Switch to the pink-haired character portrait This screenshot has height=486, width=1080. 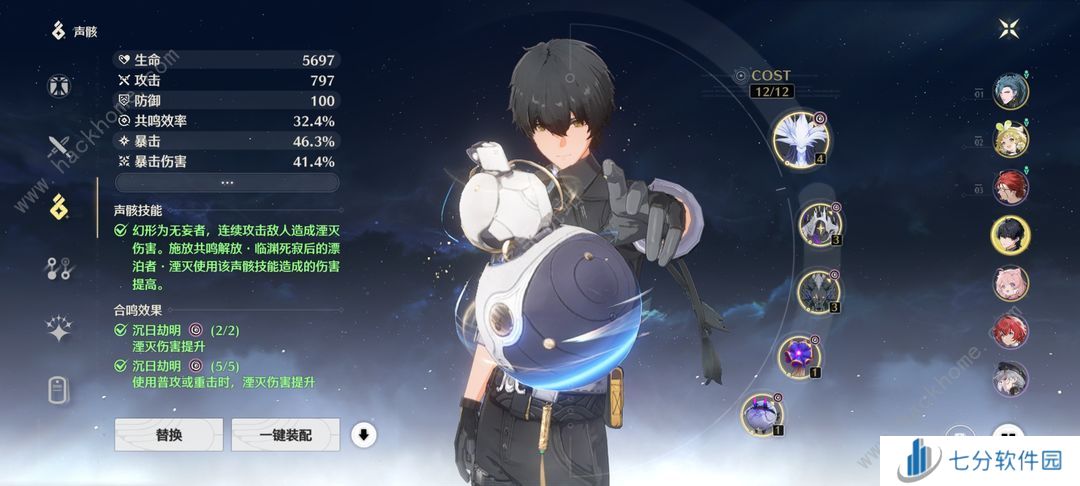tap(1010, 283)
